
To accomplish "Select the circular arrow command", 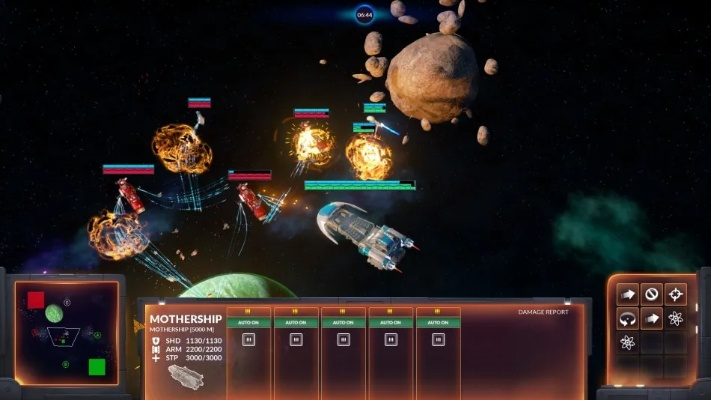I will point(628,319).
